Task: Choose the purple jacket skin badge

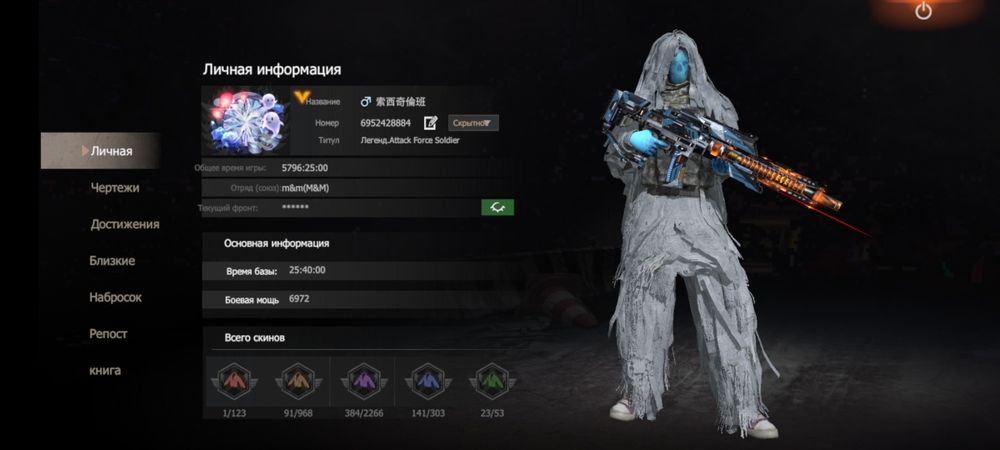Action: (x=364, y=382)
